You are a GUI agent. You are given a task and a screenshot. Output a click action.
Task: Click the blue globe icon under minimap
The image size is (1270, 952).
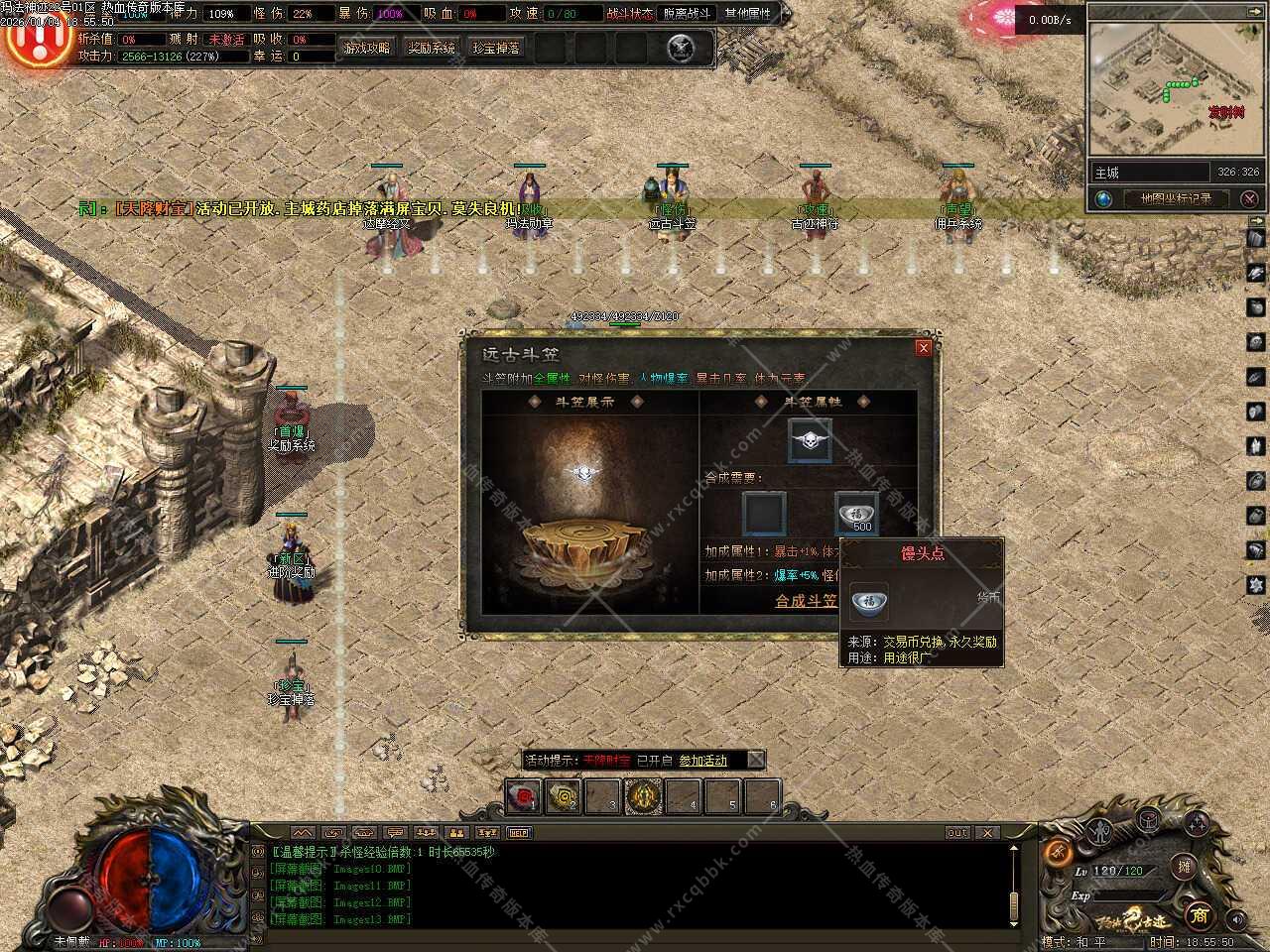click(1103, 198)
